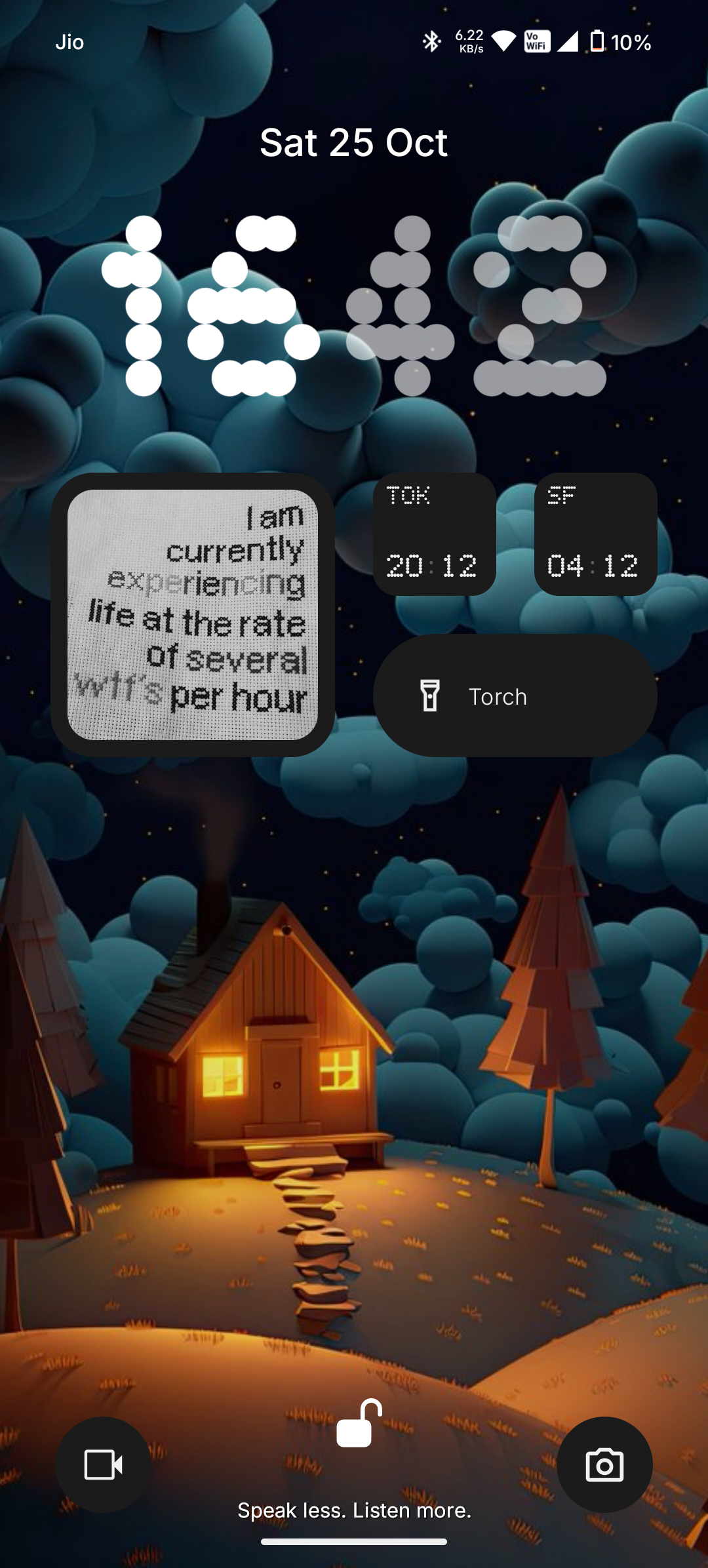Tap the Sat 25 Oct date
This screenshot has height=1568, width=708.
354,142
